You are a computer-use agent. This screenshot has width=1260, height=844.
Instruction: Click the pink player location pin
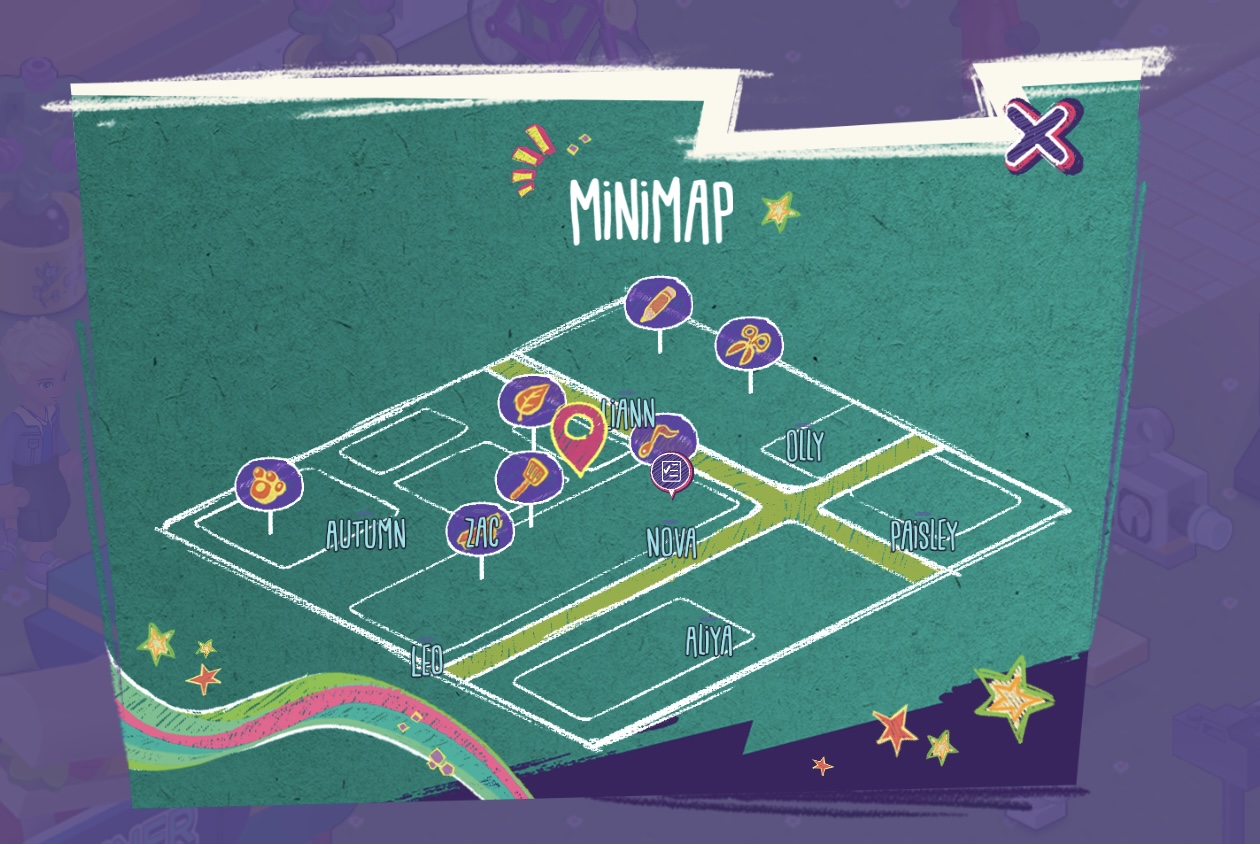point(578,434)
